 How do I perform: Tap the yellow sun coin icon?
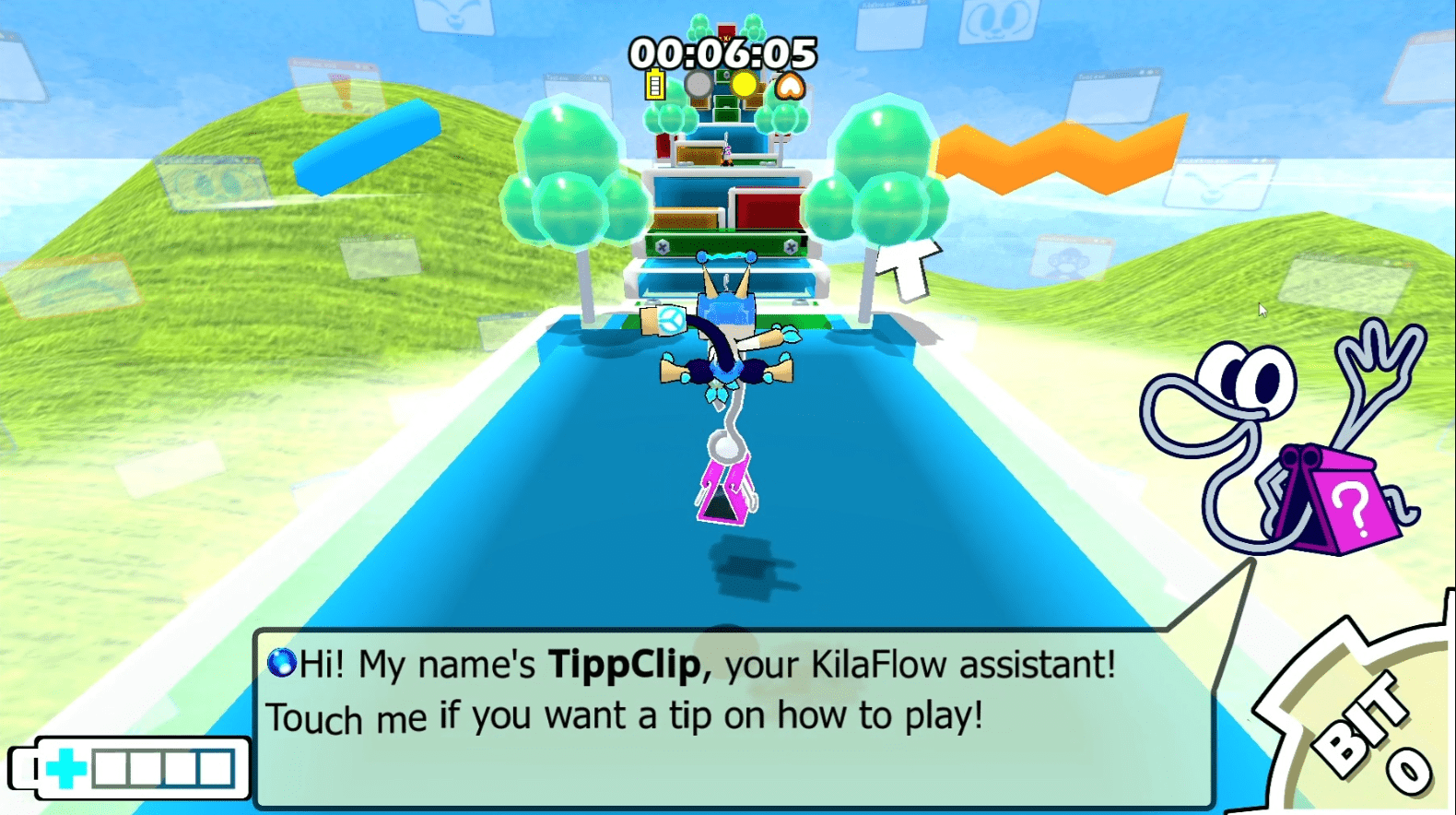pos(743,85)
